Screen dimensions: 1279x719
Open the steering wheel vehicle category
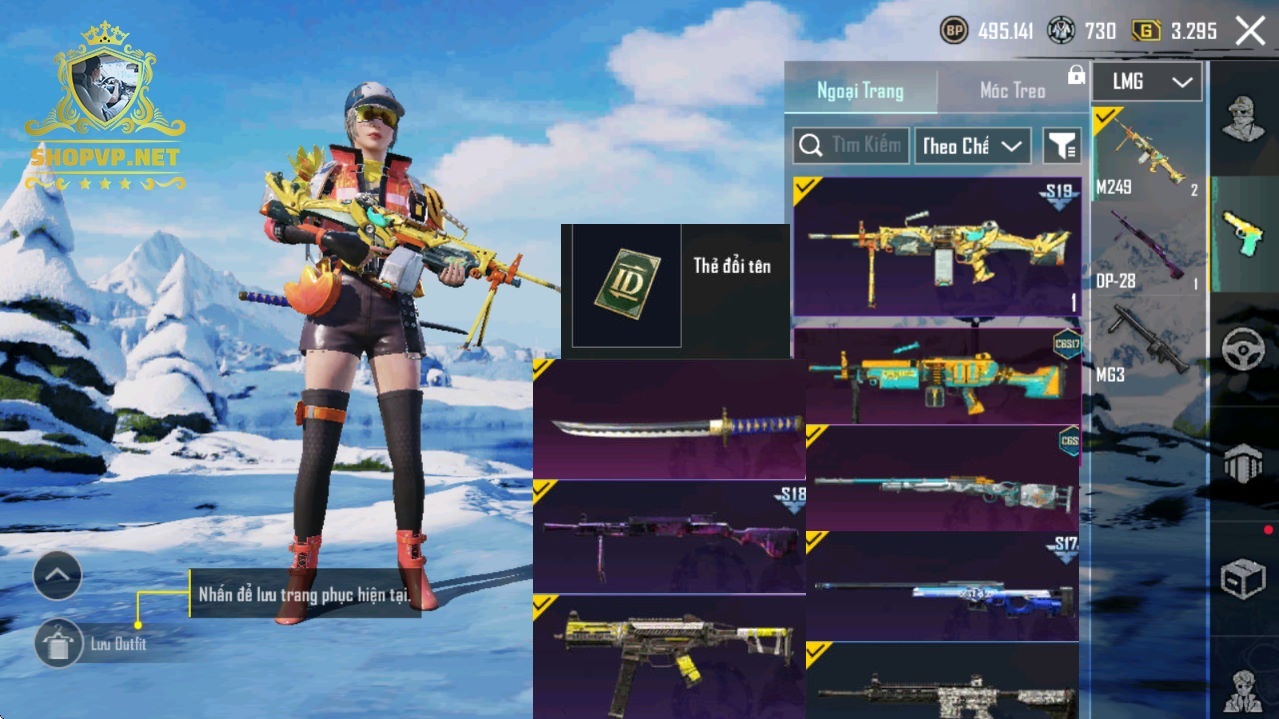pos(1243,350)
